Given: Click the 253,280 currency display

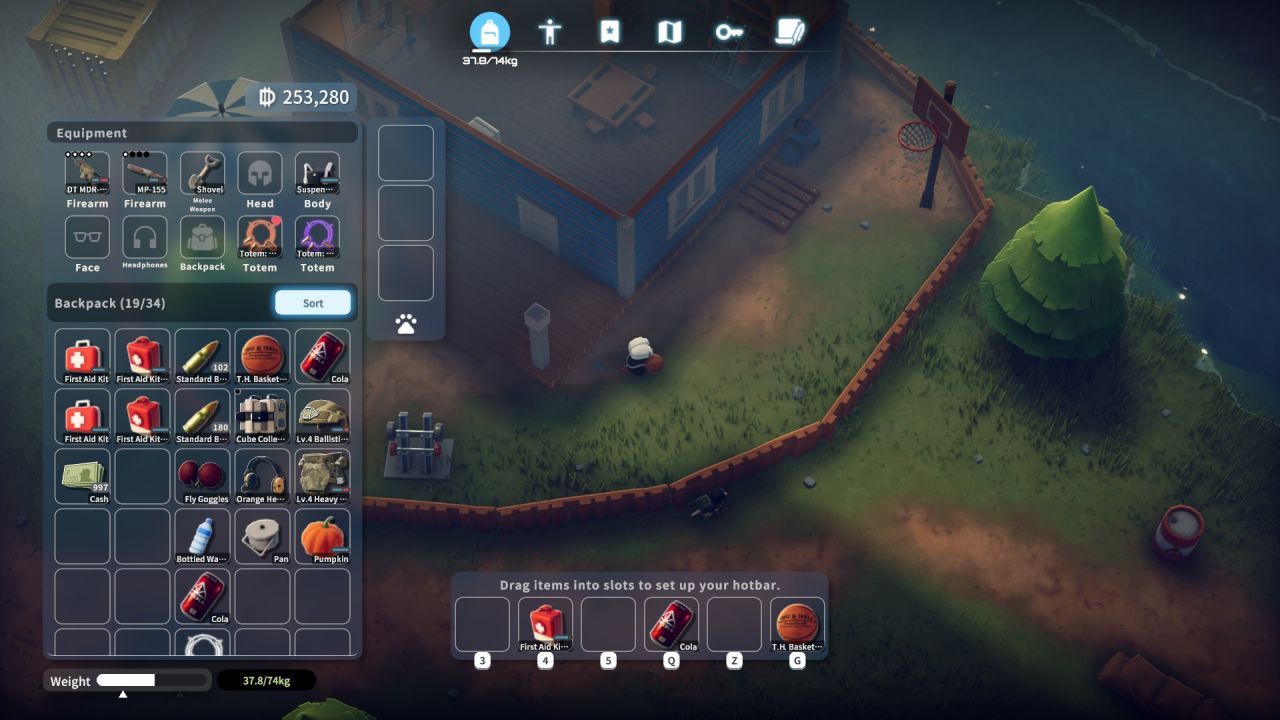Looking at the screenshot, I should 310,97.
